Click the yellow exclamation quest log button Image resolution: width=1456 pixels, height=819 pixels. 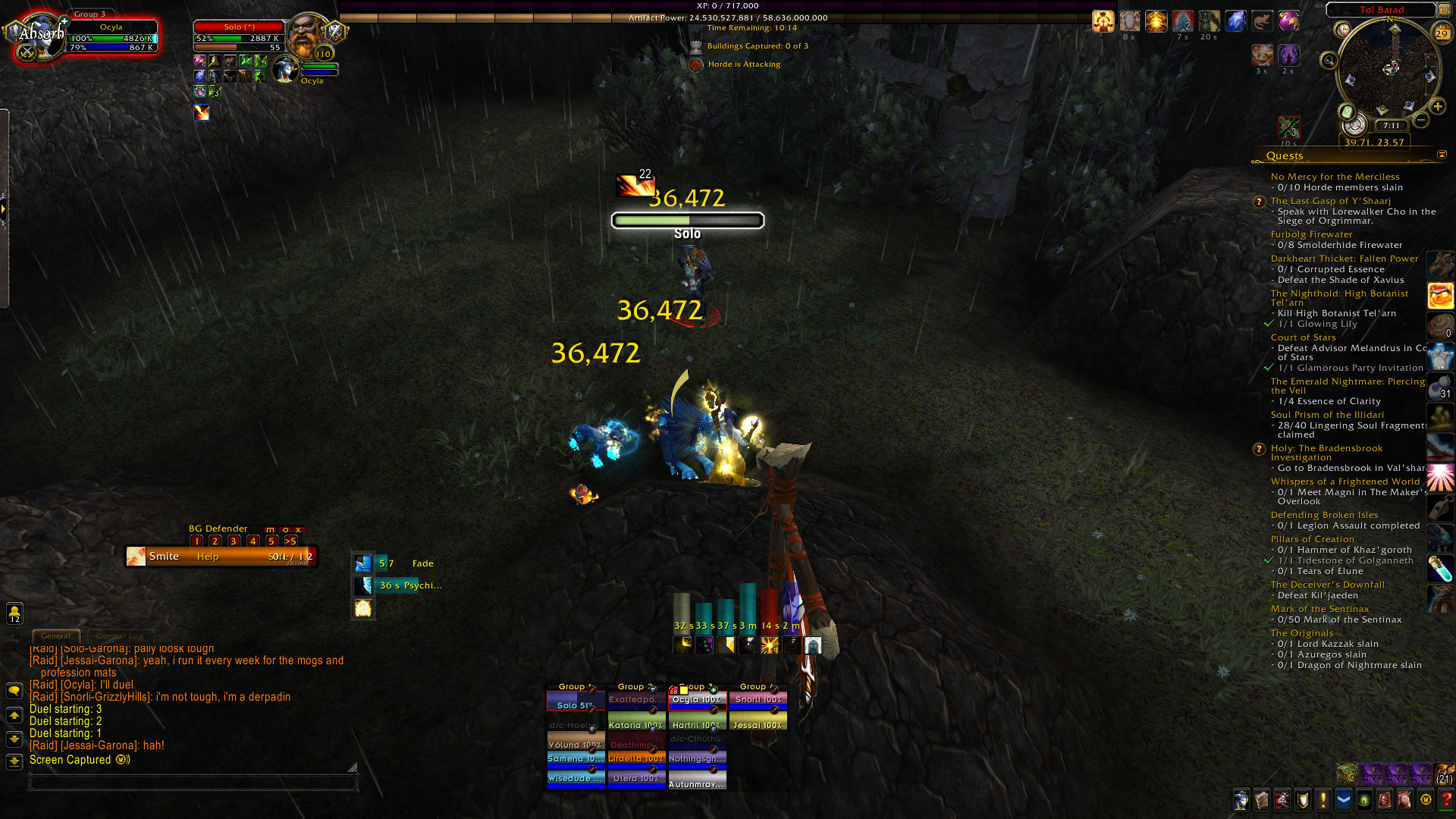(x=1323, y=800)
